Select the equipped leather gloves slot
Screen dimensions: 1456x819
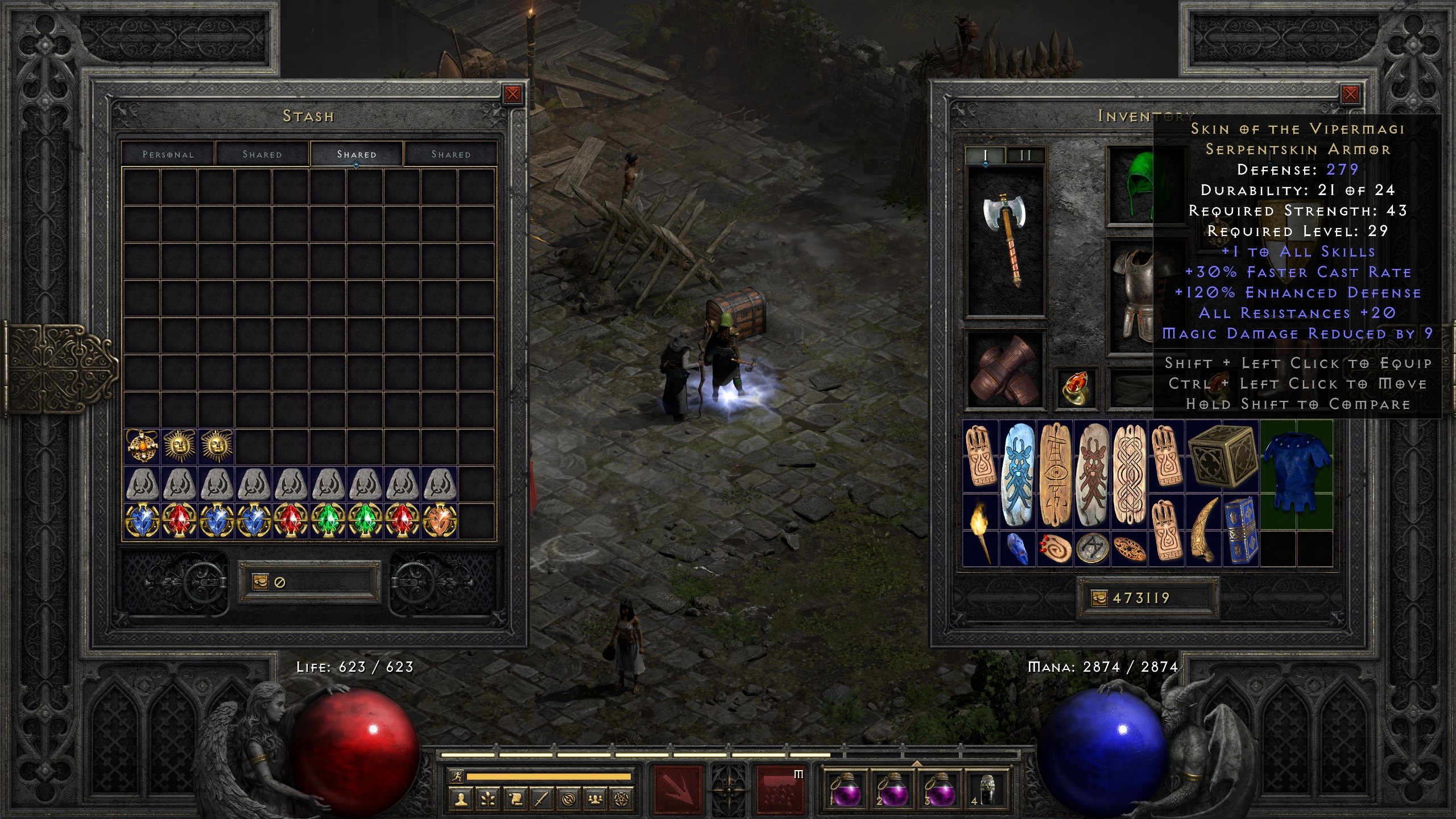tap(1006, 370)
